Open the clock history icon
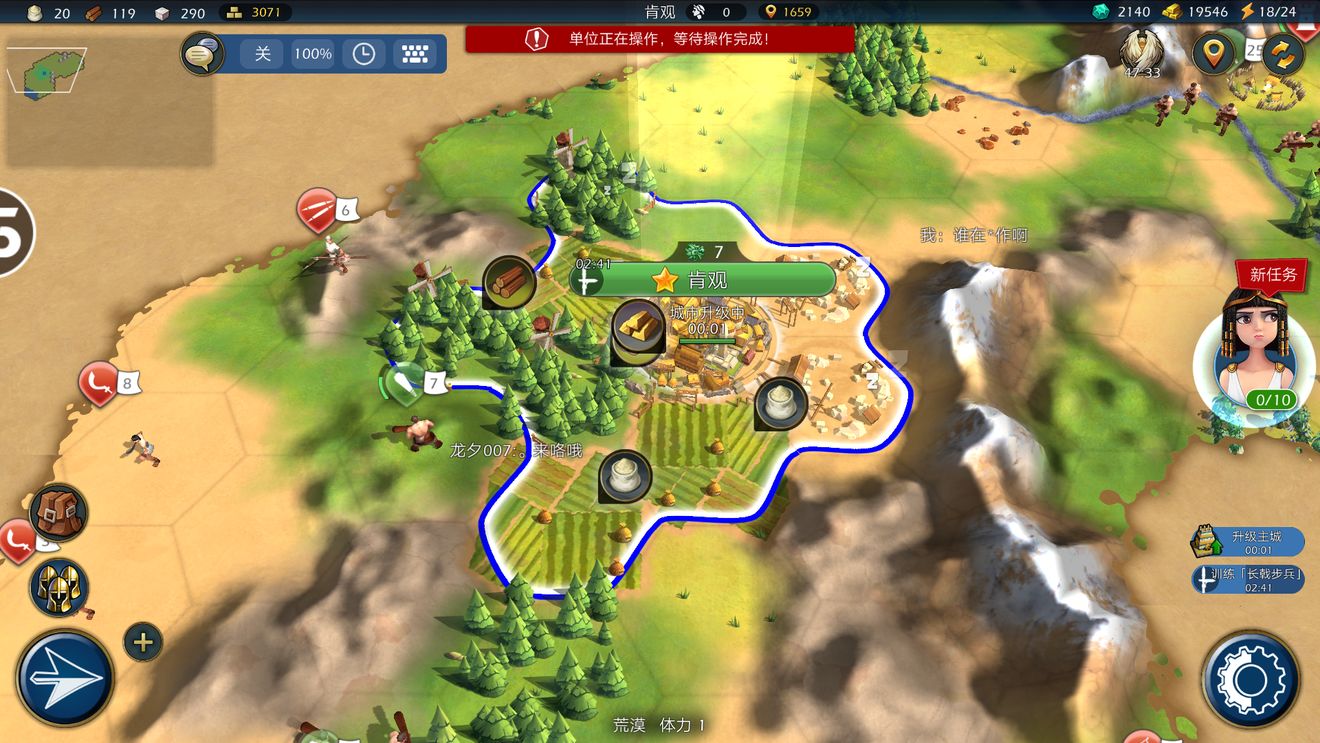 (363, 54)
